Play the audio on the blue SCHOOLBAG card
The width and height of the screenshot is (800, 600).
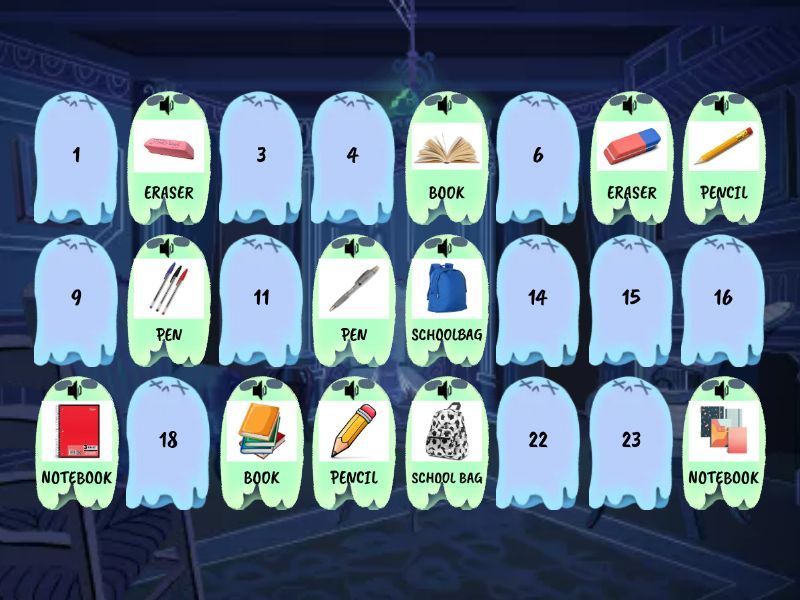click(444, 246)
